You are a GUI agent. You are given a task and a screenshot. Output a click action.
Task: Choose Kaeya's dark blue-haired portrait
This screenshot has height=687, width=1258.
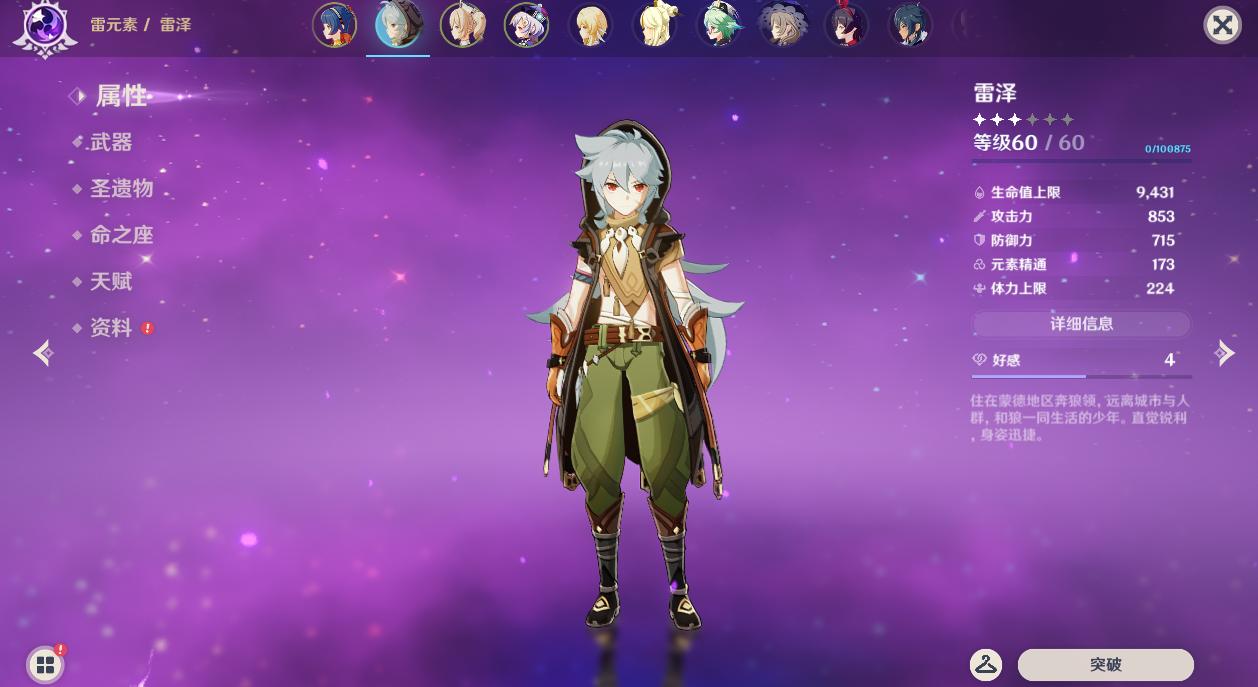coord(910,25)
